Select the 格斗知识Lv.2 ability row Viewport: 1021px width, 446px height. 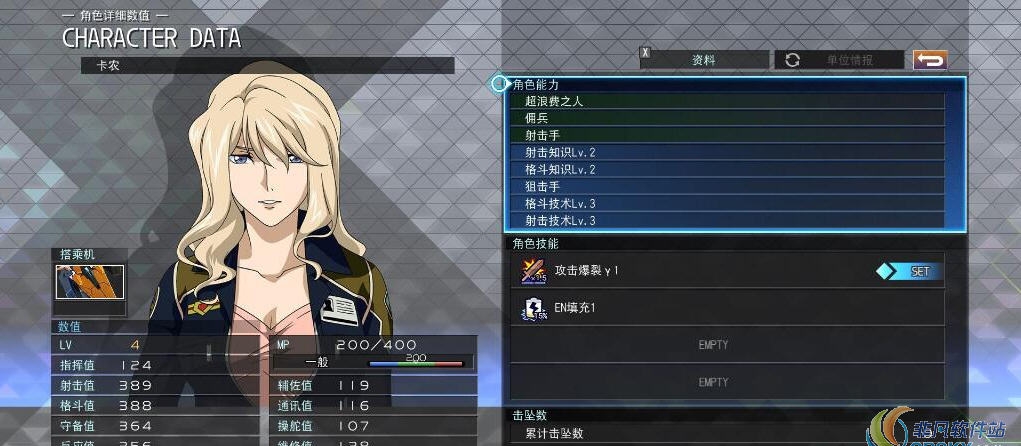pos(728,169)
